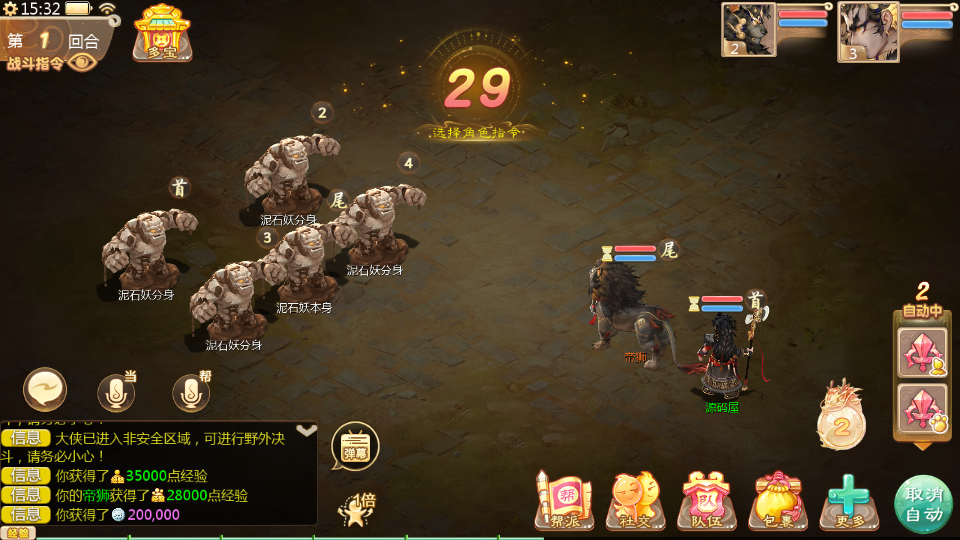Screen dimensions: 960x540
Task: Open the 社交 social menu
Action: 635,500
